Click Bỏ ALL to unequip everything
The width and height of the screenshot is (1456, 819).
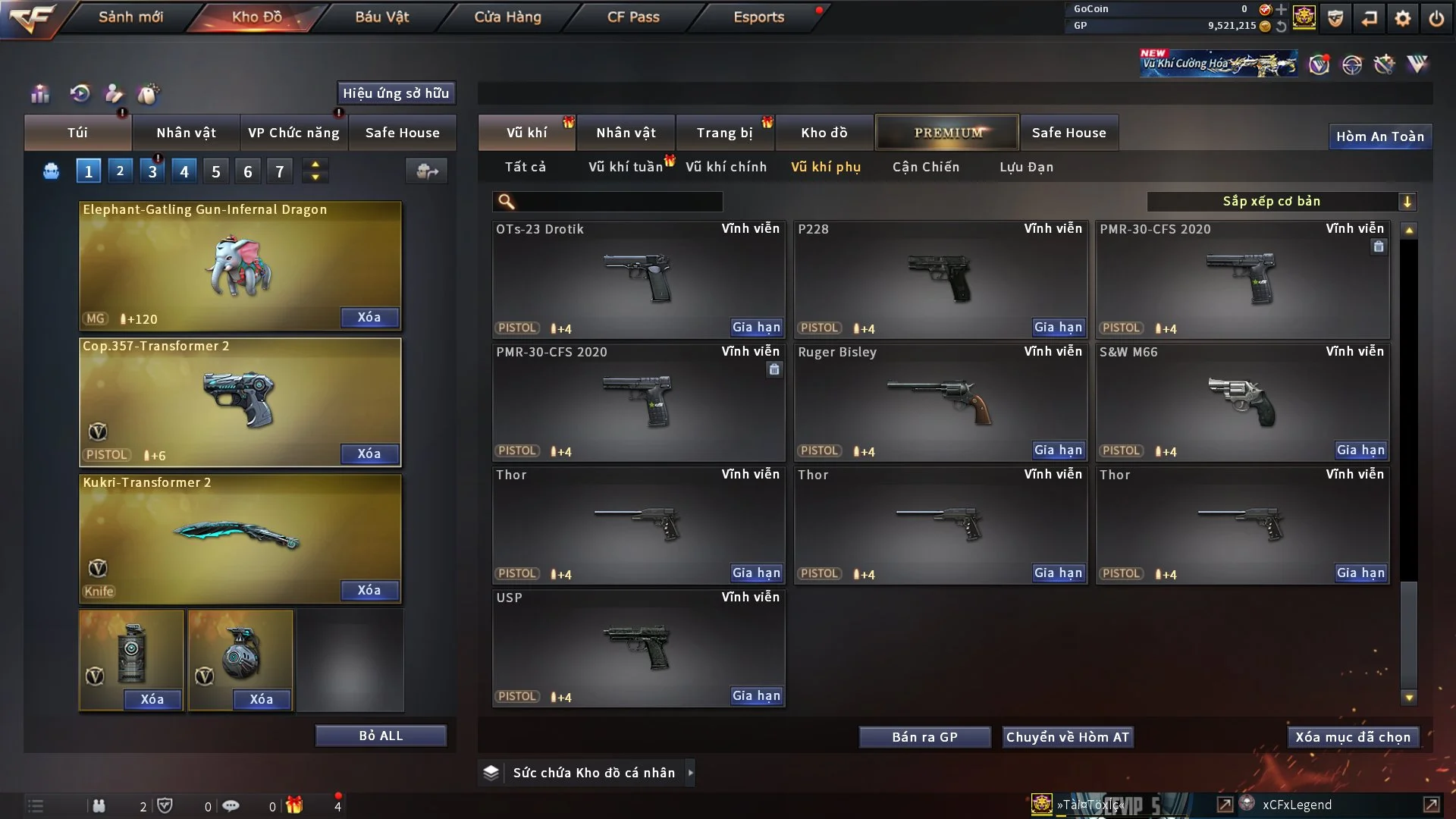(x=381, y=736)
